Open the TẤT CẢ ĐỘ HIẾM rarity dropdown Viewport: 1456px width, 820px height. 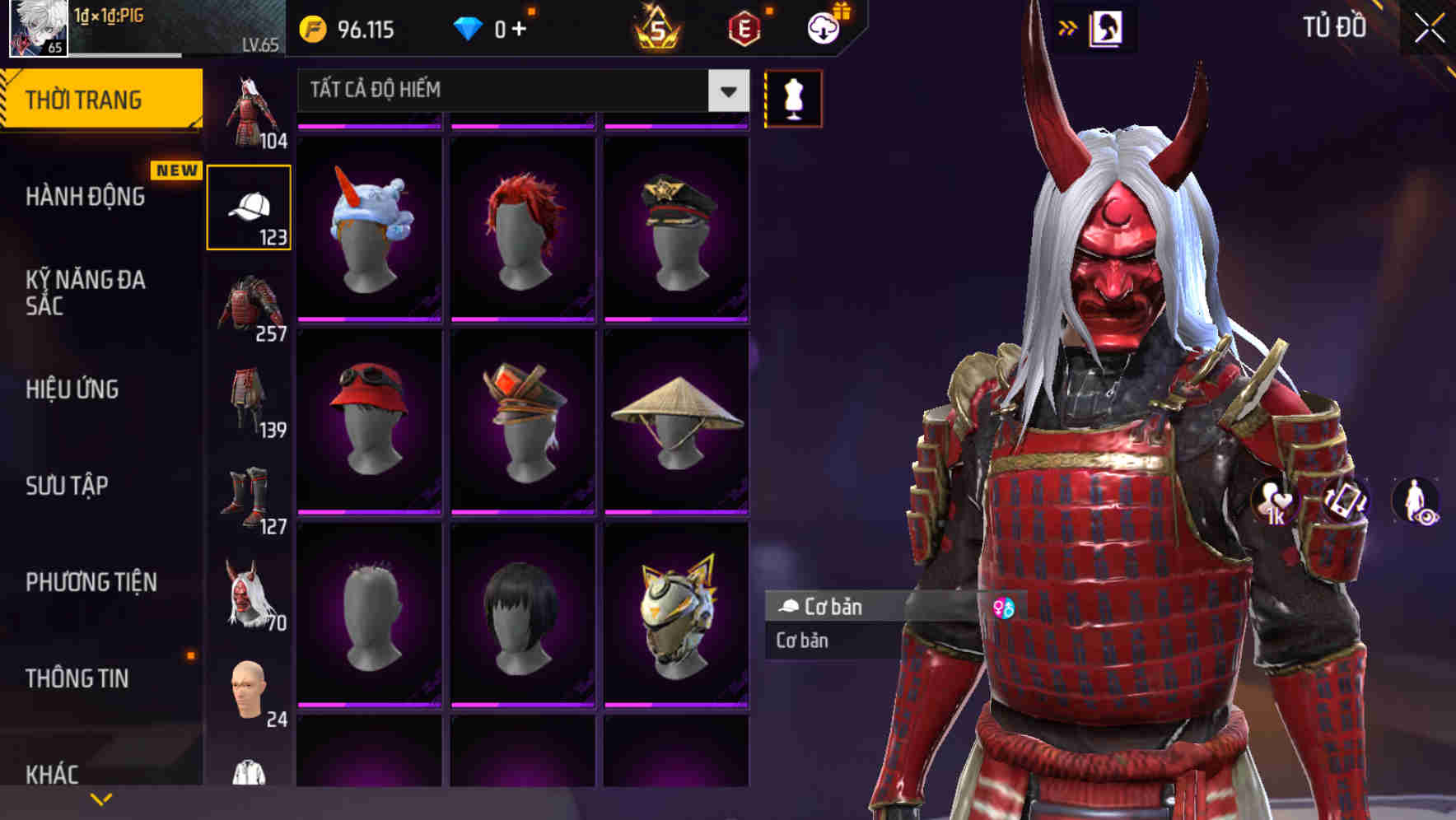[519, 91]
